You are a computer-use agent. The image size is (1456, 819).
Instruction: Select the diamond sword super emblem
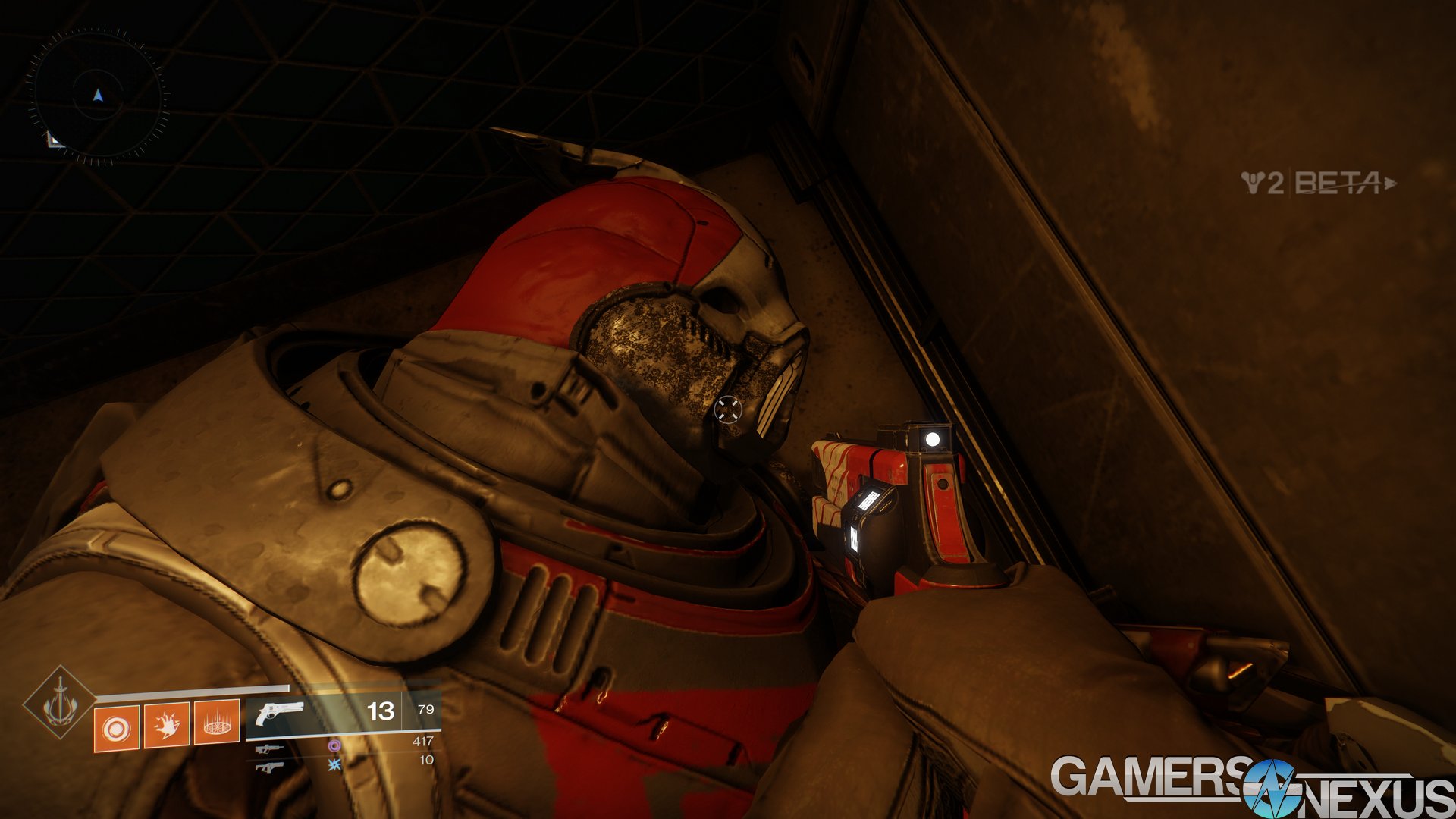(59, 703)
